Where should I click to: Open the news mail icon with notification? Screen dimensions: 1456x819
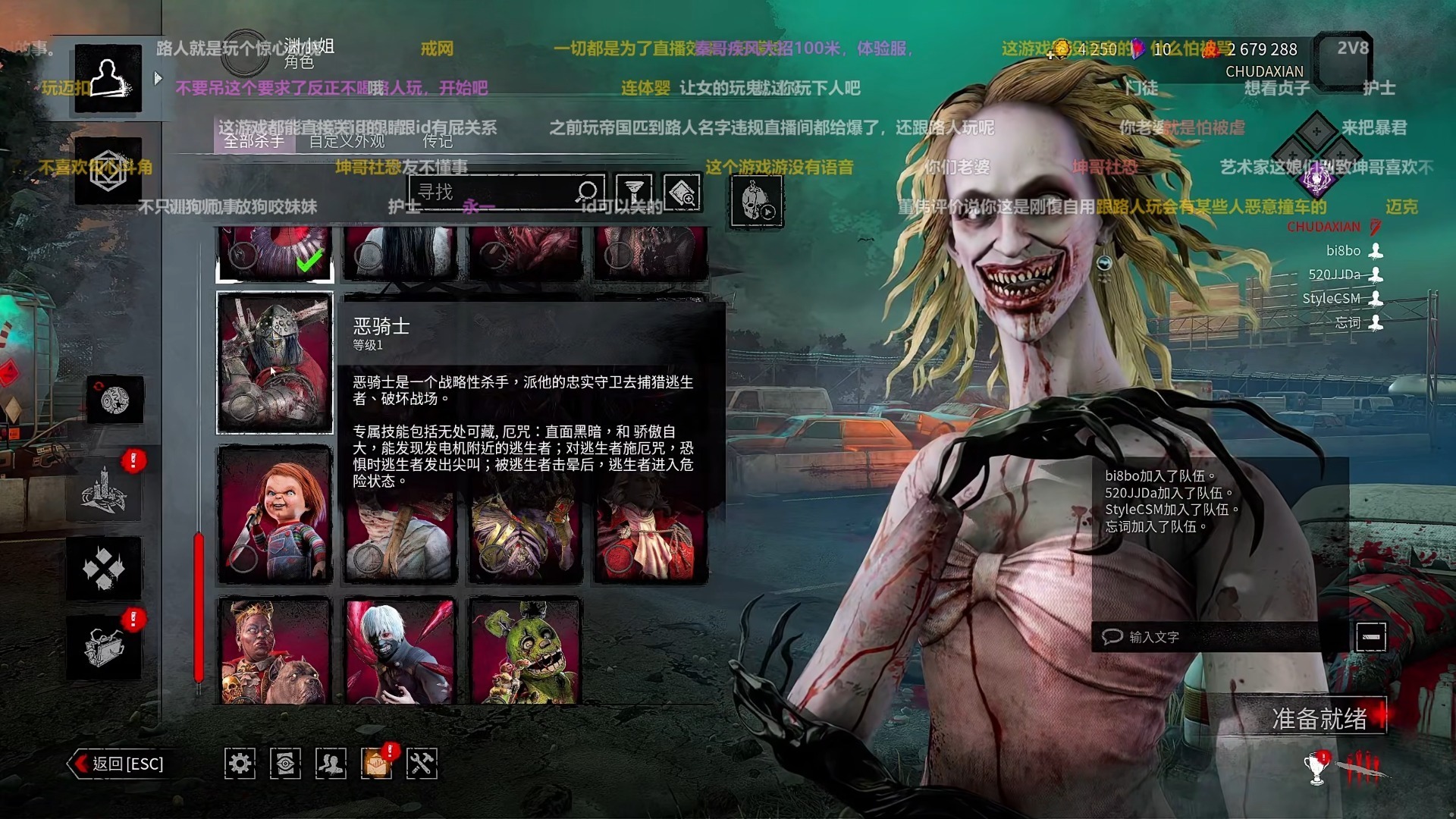pos(376,764)
